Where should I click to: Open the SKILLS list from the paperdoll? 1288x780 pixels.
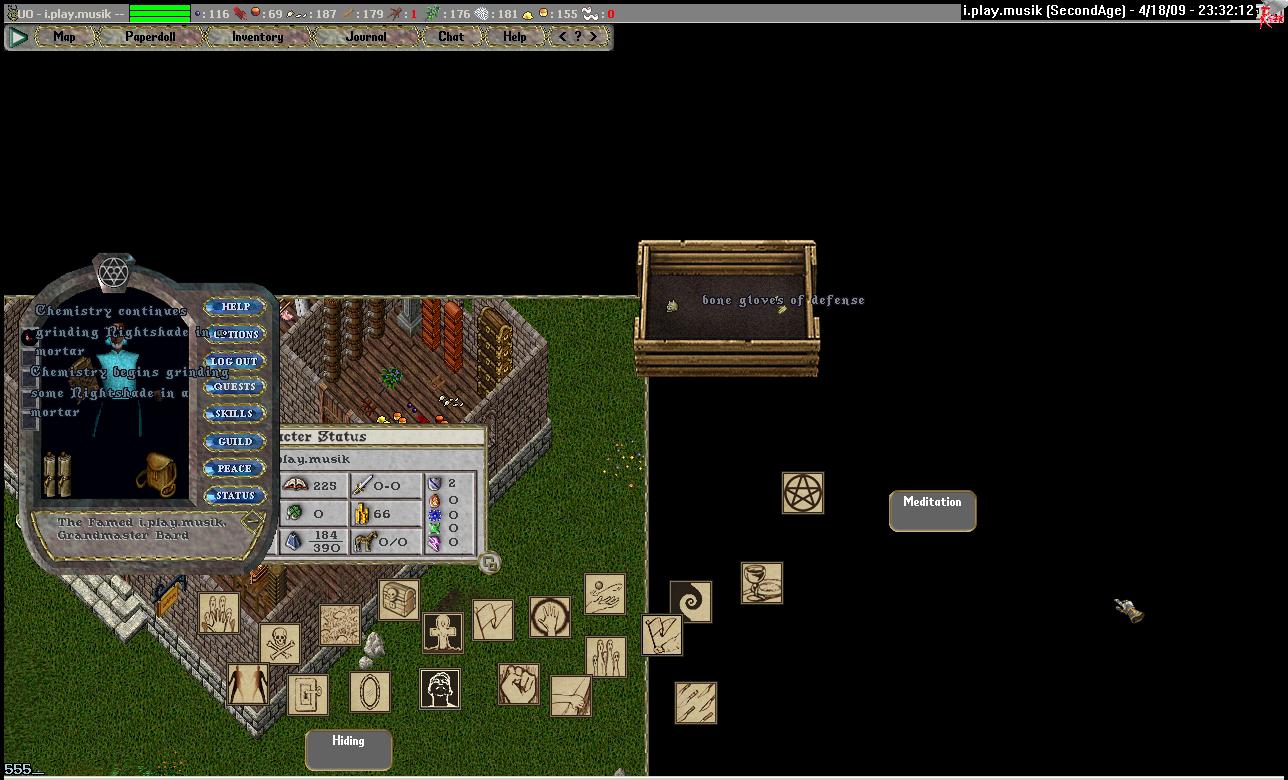click(235, 414)
